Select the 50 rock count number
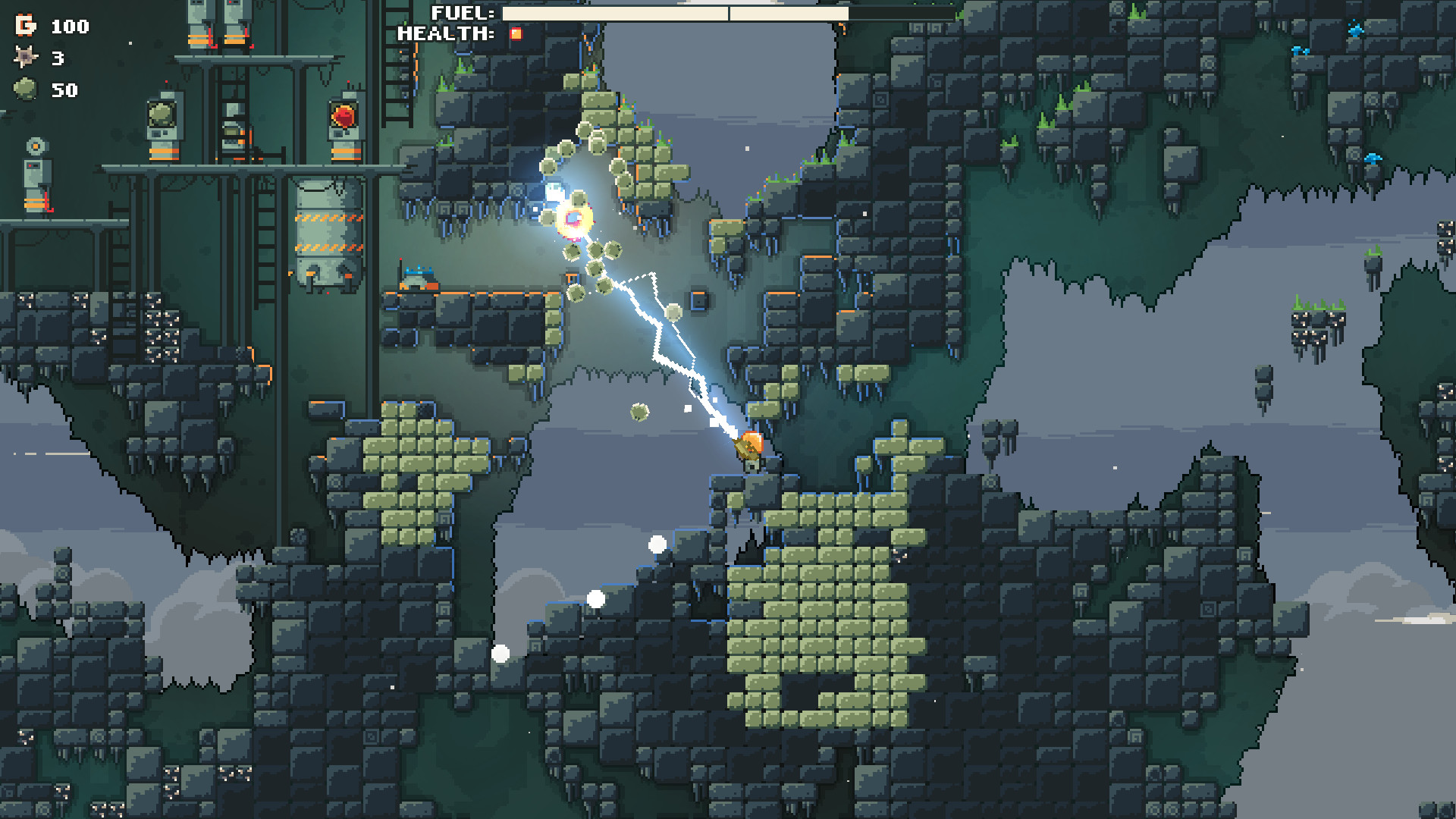The width and height of the screenshot is (1456, 819). point(64,91)
